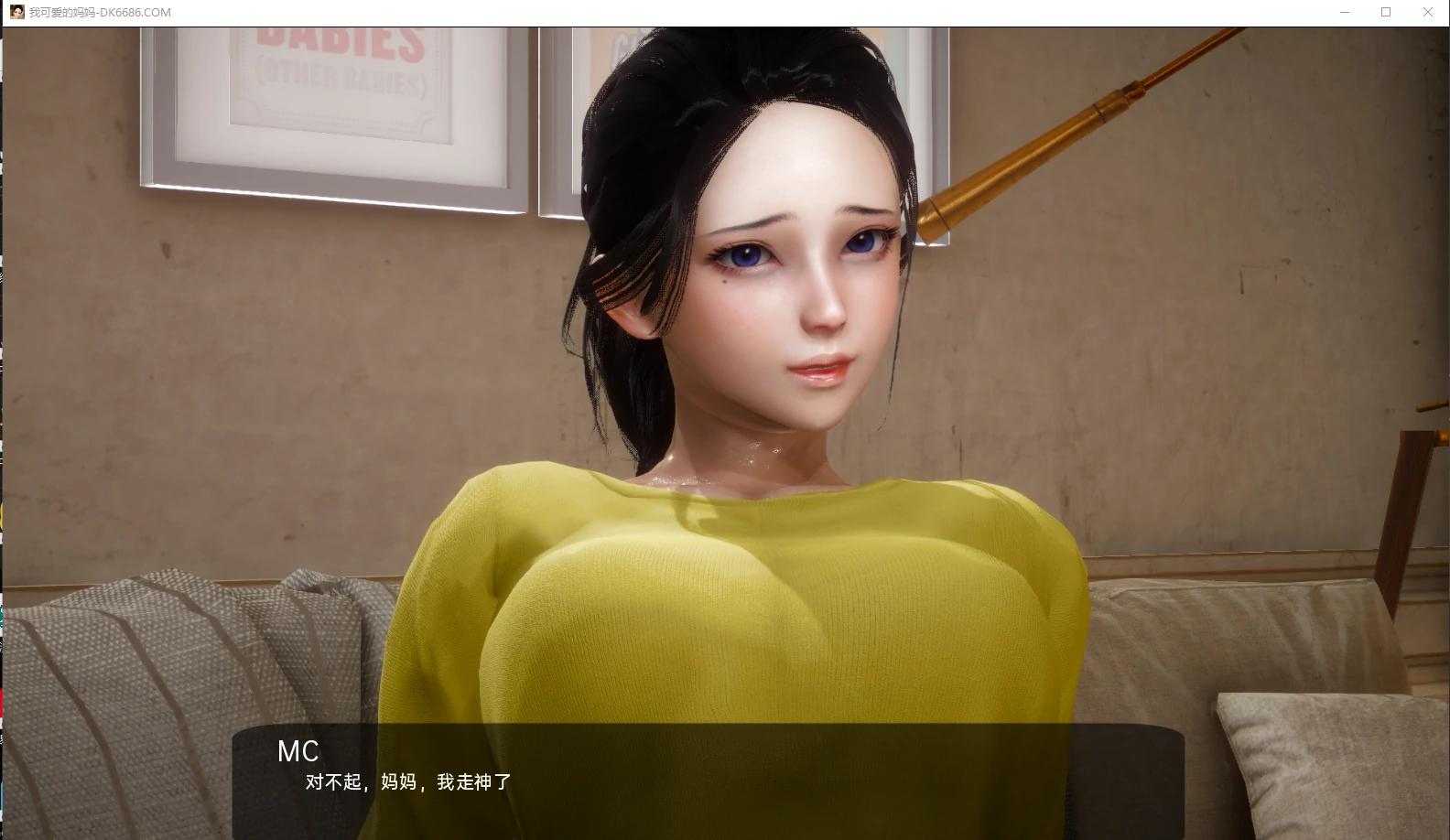Close the 我可爱的妈妈 game window
Screen dimensions: 1450x840
(1428, 12)
